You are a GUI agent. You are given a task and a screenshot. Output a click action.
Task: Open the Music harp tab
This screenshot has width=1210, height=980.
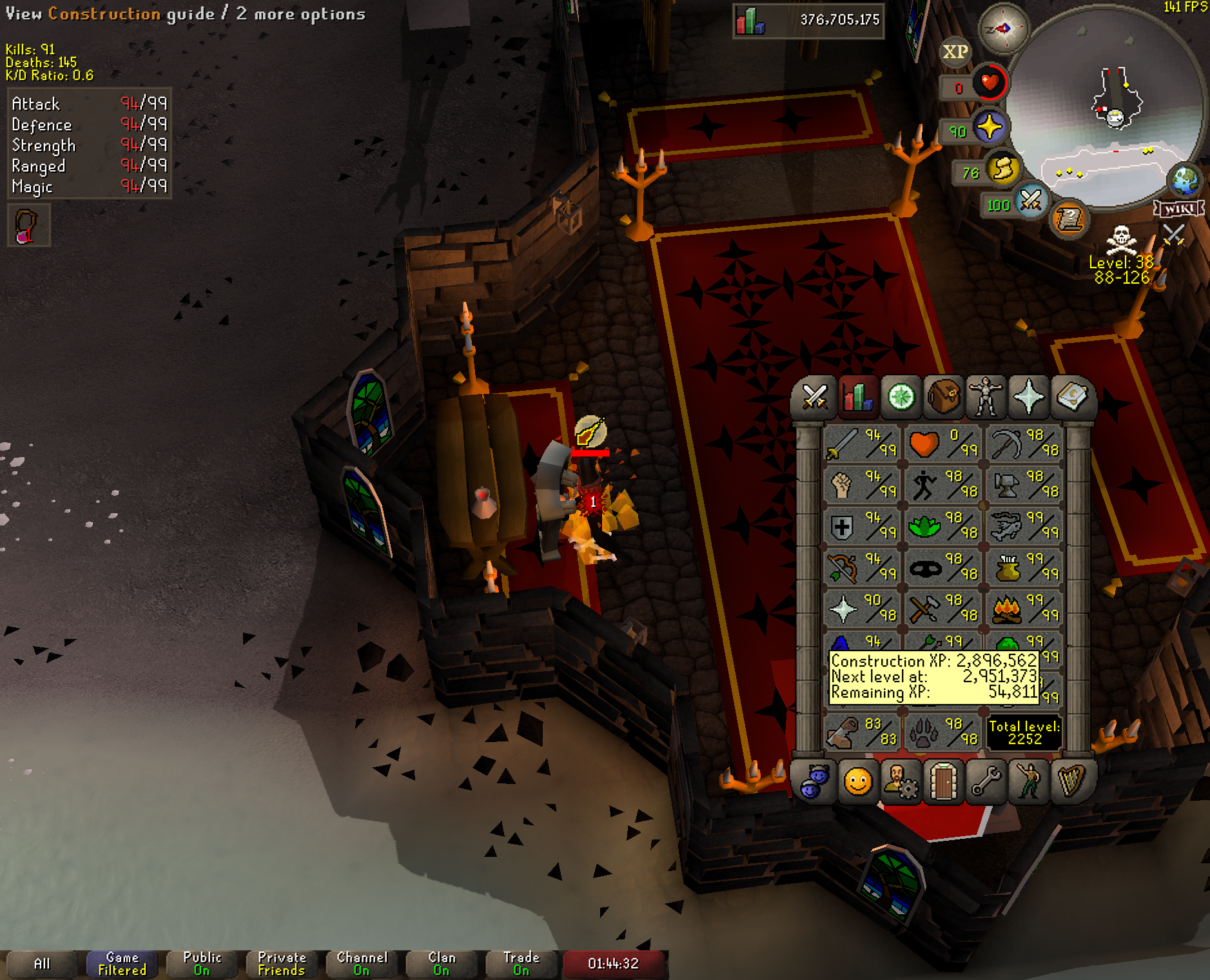tap(1071, 782)
